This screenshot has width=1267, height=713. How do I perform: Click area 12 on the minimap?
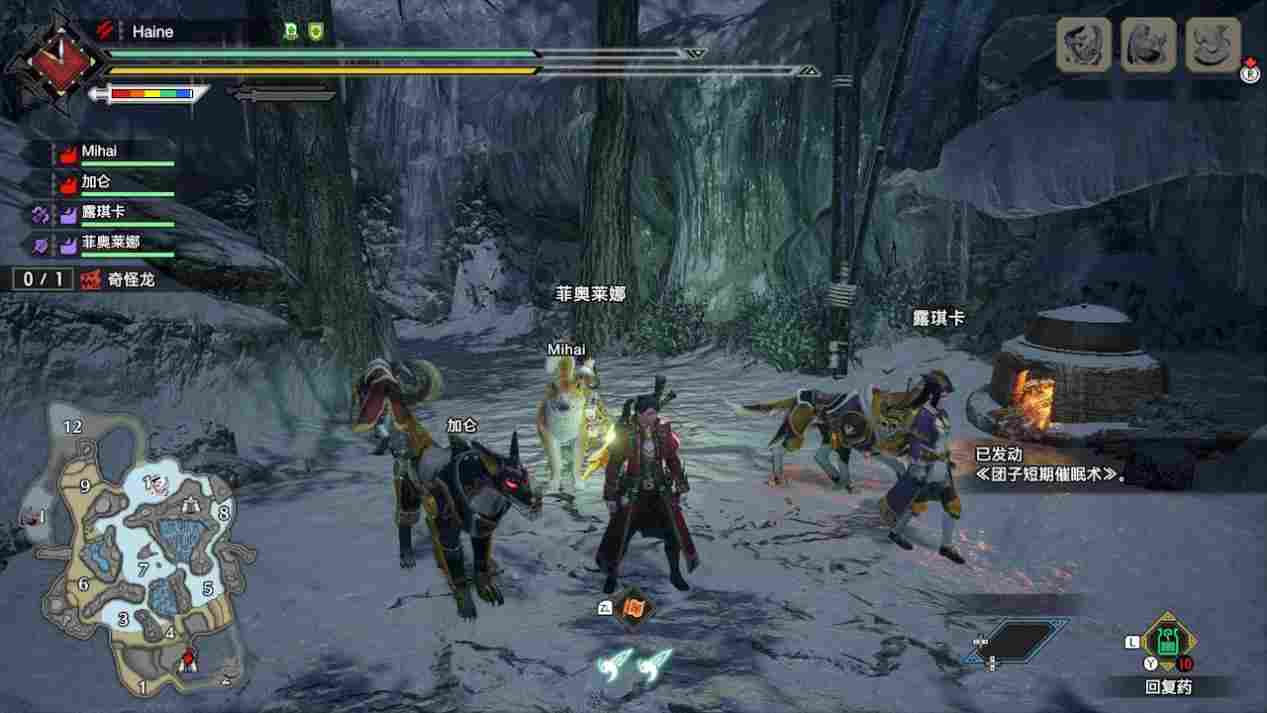tap(72, 426)
